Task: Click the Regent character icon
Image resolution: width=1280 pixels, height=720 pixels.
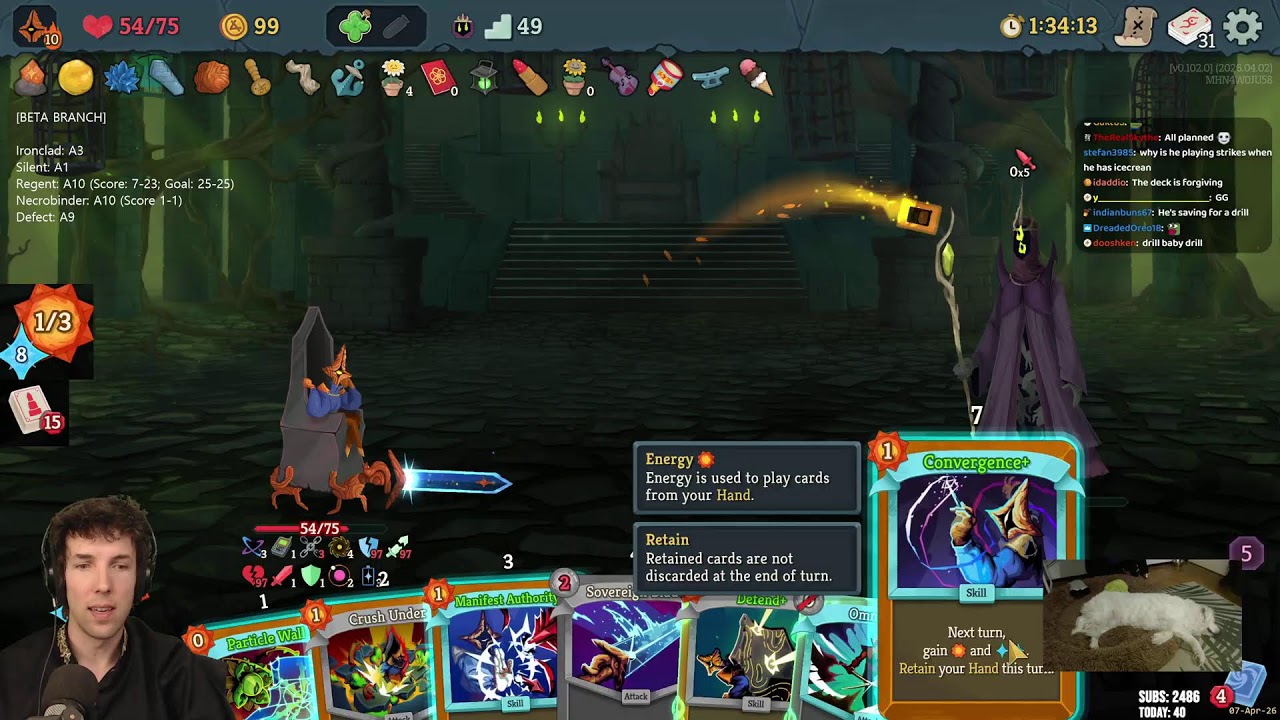Action: [37, 26]
